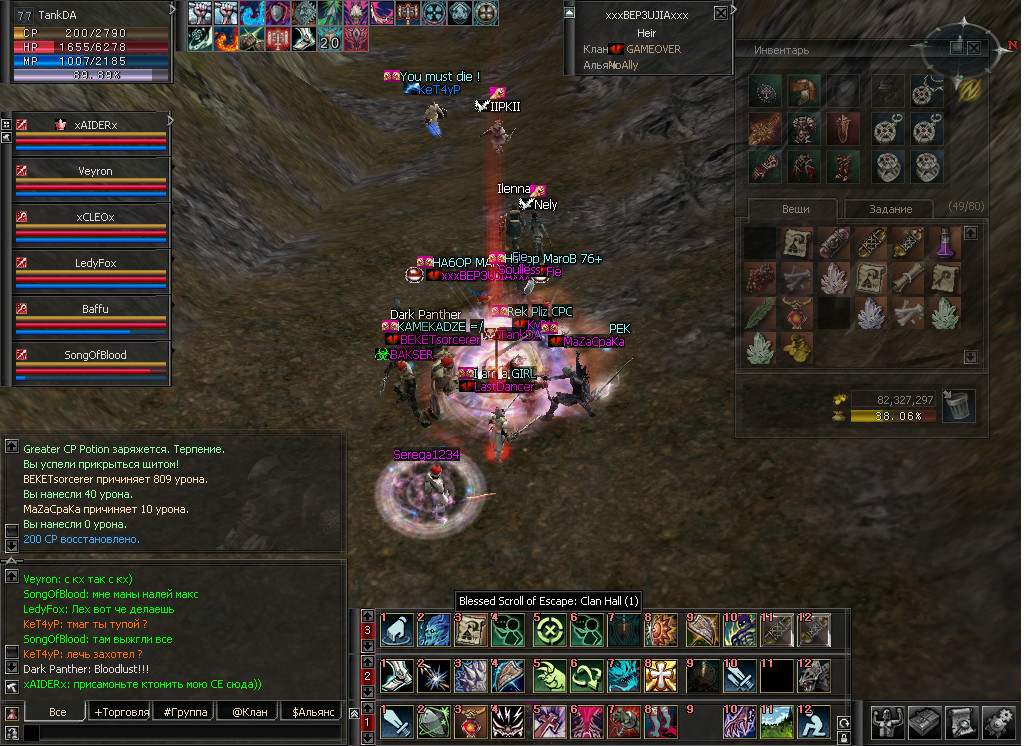Select the equipped helmet slot

(x=802, y=93)
